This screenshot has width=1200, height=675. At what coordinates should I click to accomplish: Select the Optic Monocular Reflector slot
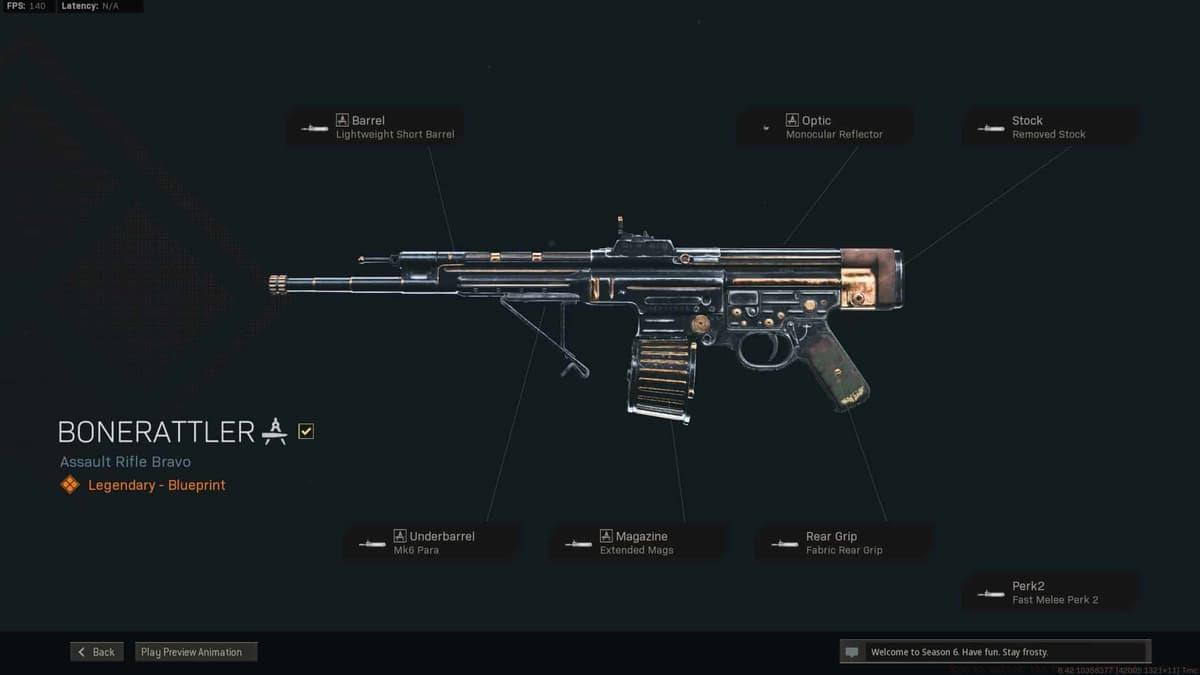824,127
